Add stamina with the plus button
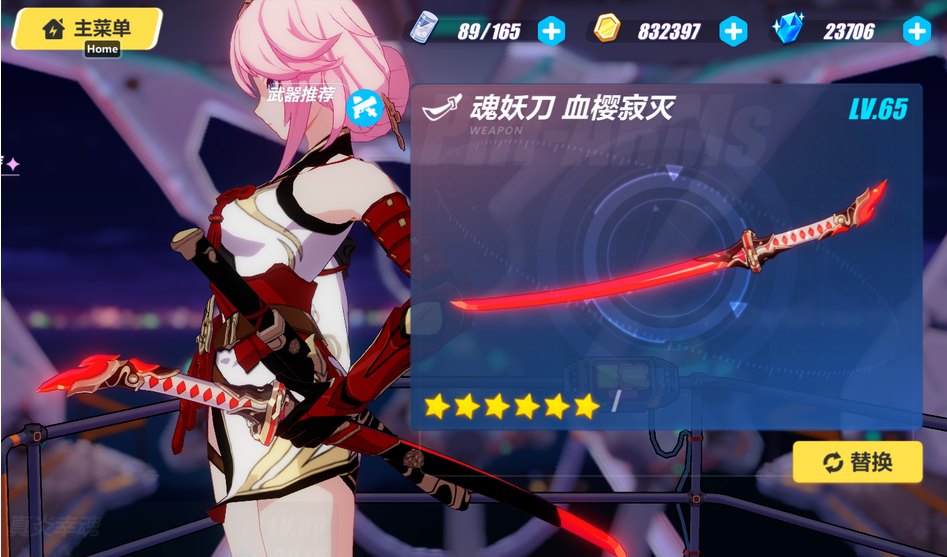947x557 pixels. (x=551, y=31)
